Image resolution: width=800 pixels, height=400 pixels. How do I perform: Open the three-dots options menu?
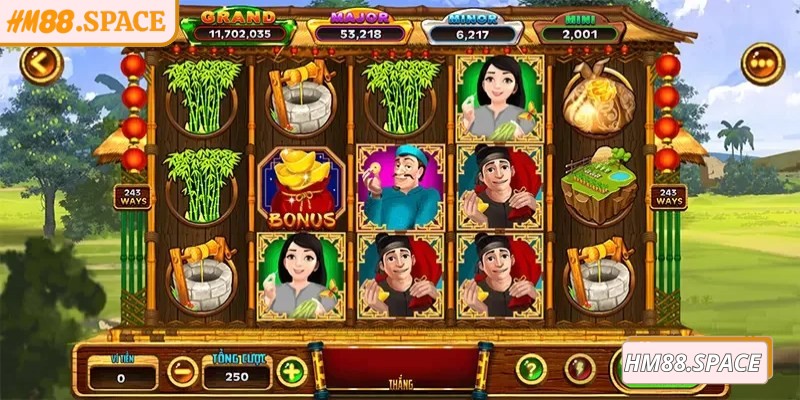[x=762, y=63]
